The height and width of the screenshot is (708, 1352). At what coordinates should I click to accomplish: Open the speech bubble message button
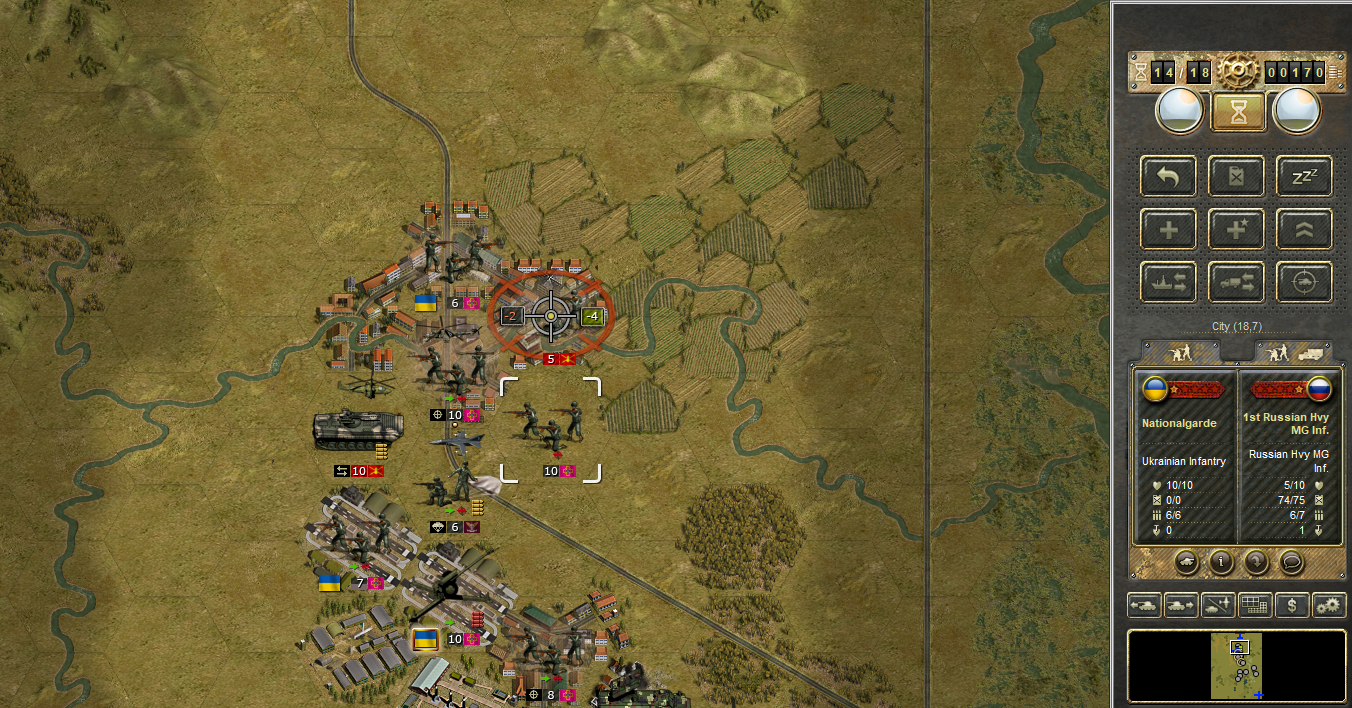(1293, 562)
